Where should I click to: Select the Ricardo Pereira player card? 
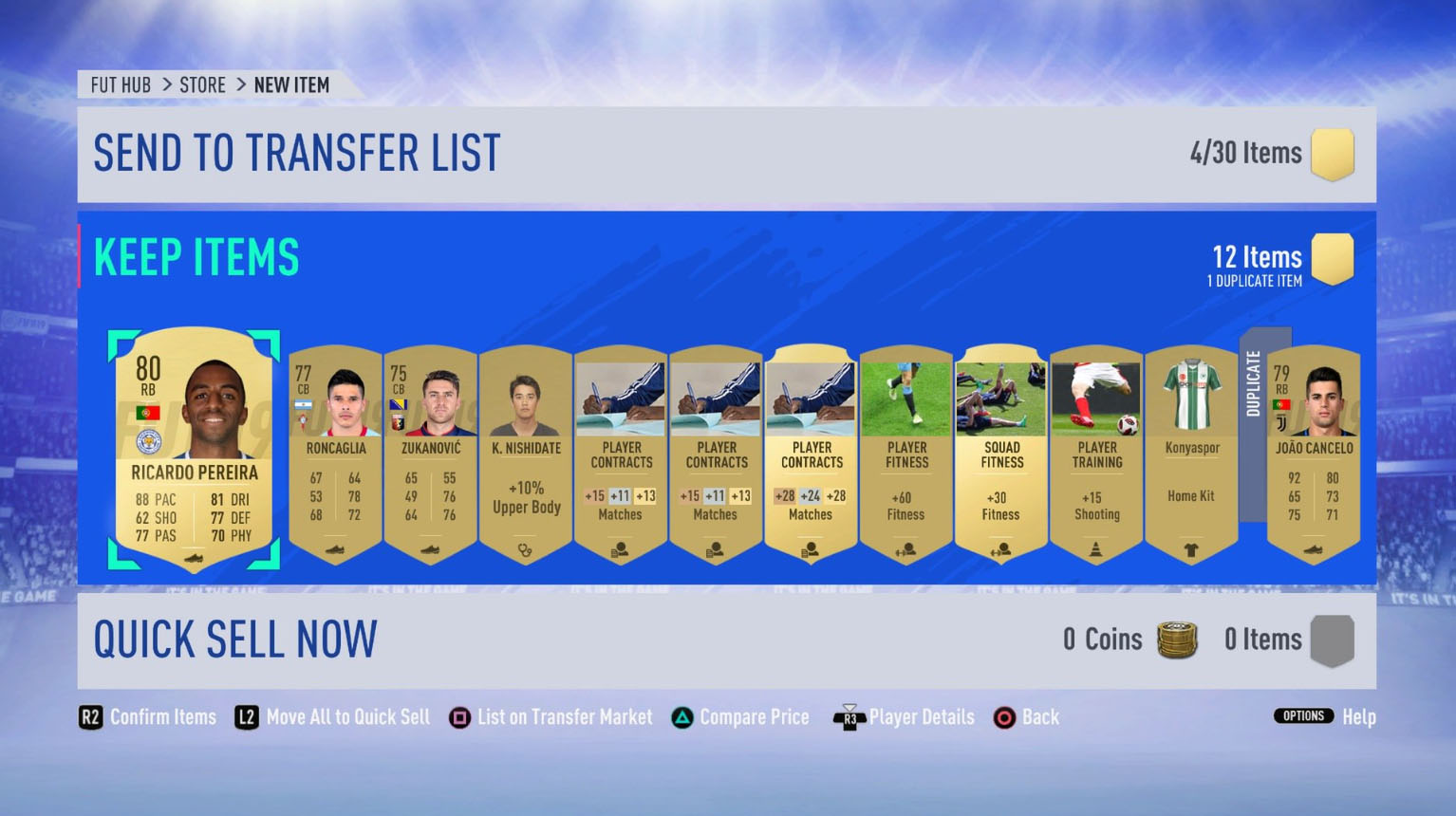coord(193,454)
